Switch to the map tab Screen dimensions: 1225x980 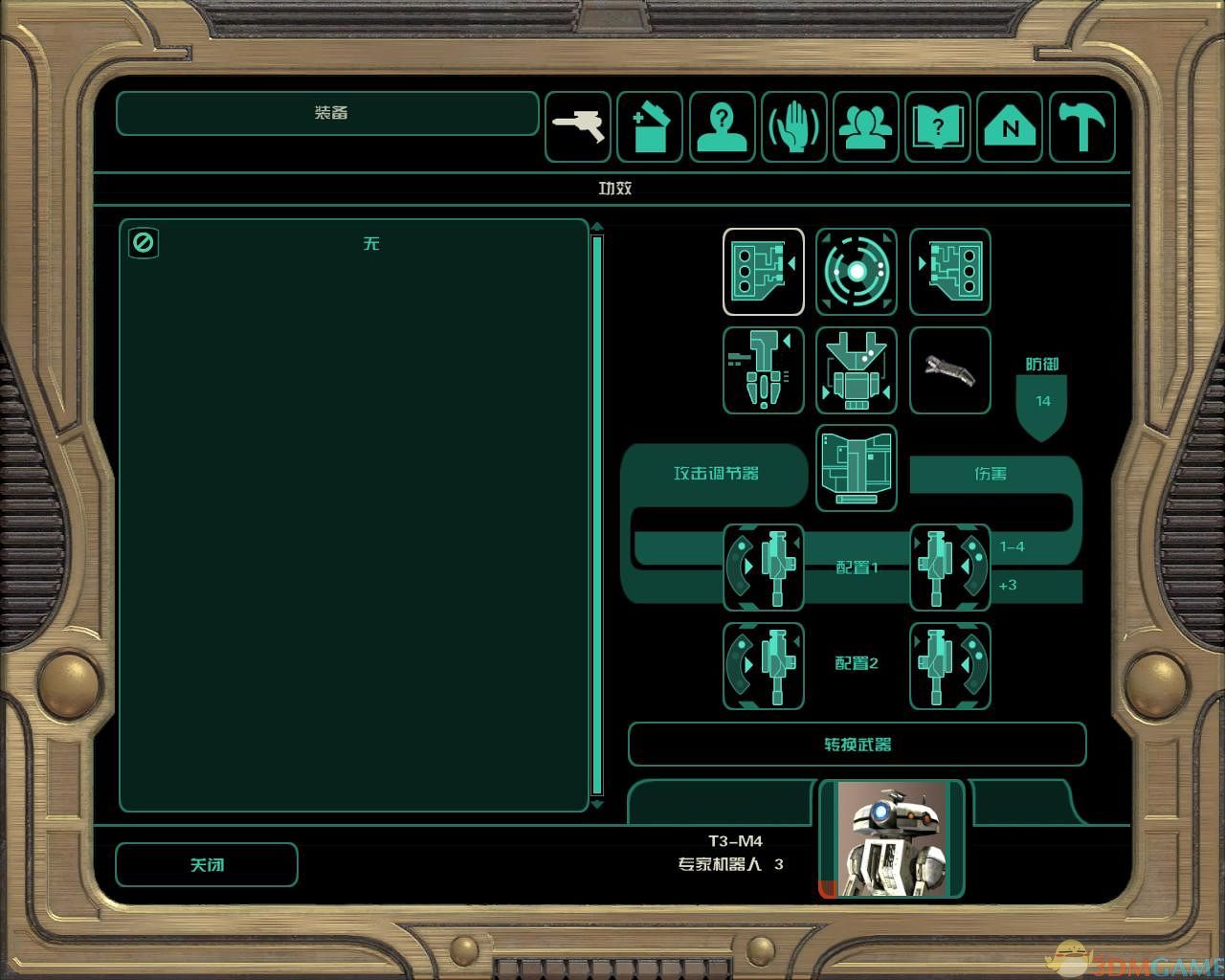pyautogui.click(x=1011, y=127)
